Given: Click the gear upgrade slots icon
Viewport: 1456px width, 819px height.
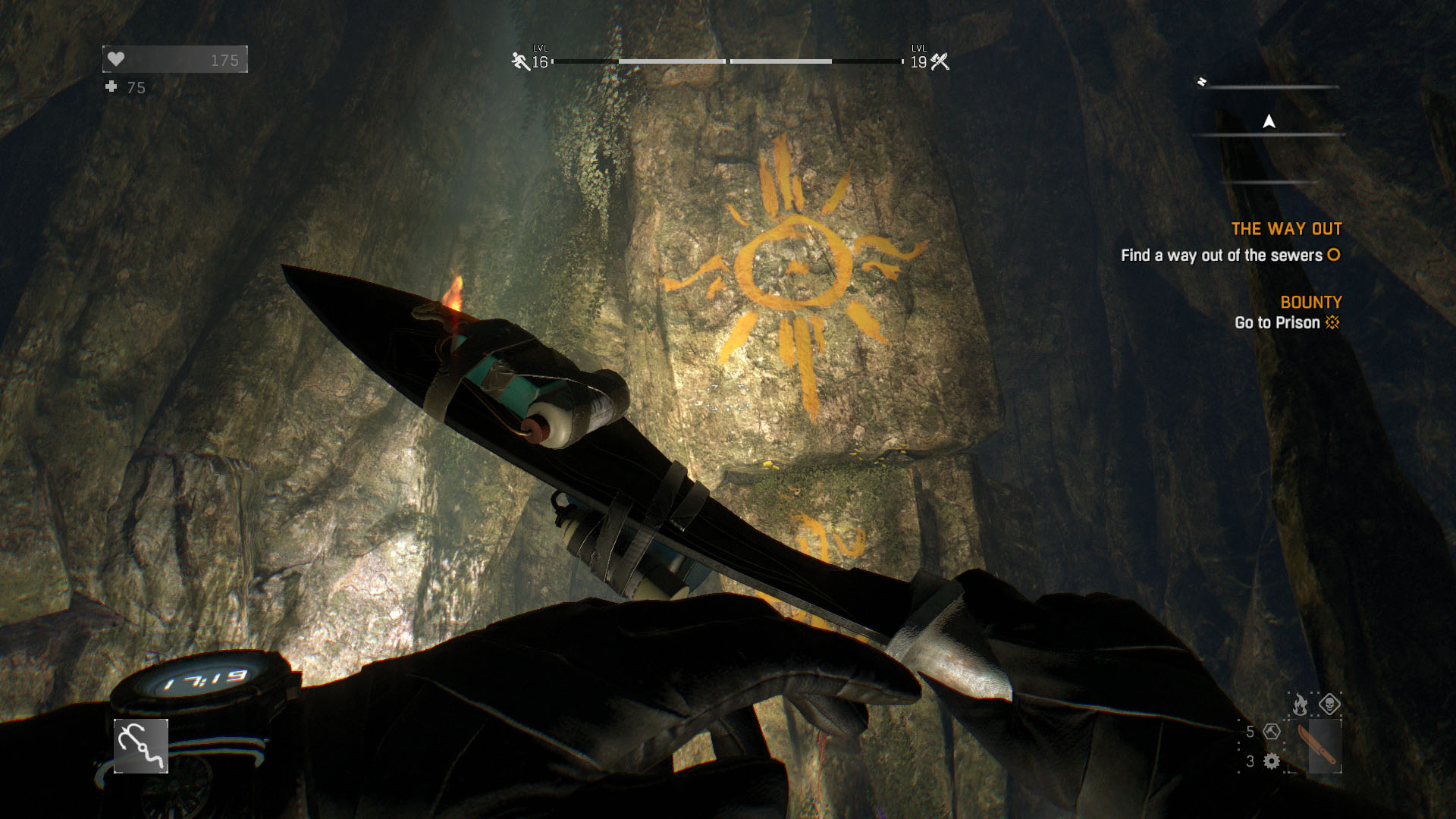Looking at the screenshot, I should pyautogui.click(x=1272, y=761).
